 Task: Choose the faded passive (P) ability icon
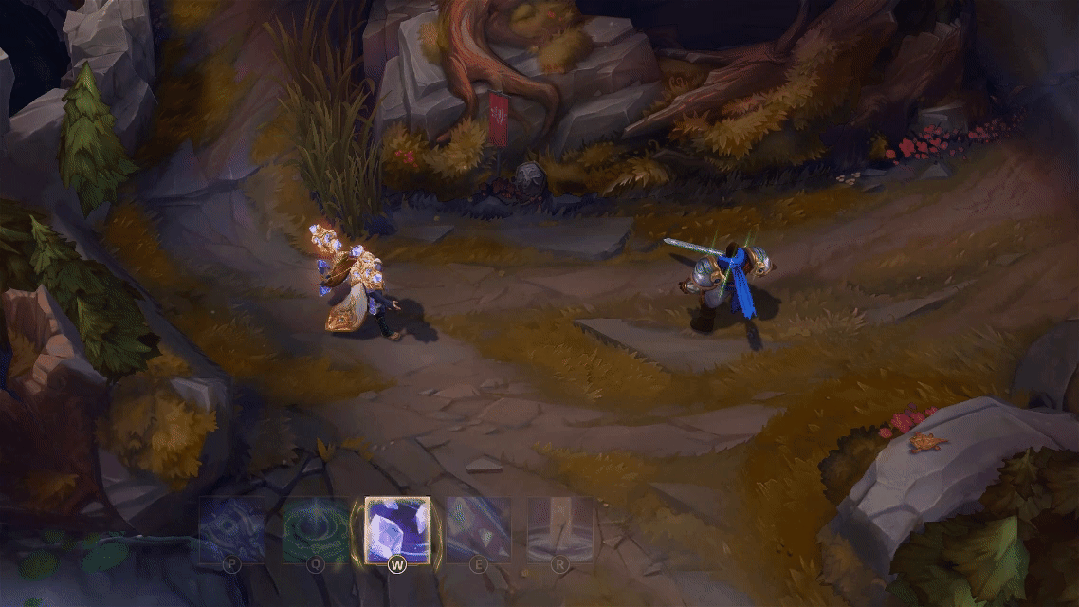(x=233, y=529)
